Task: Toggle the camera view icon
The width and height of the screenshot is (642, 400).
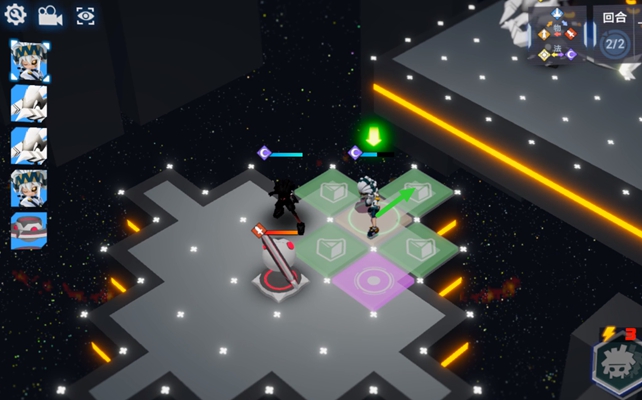Action: click(50, 15)
